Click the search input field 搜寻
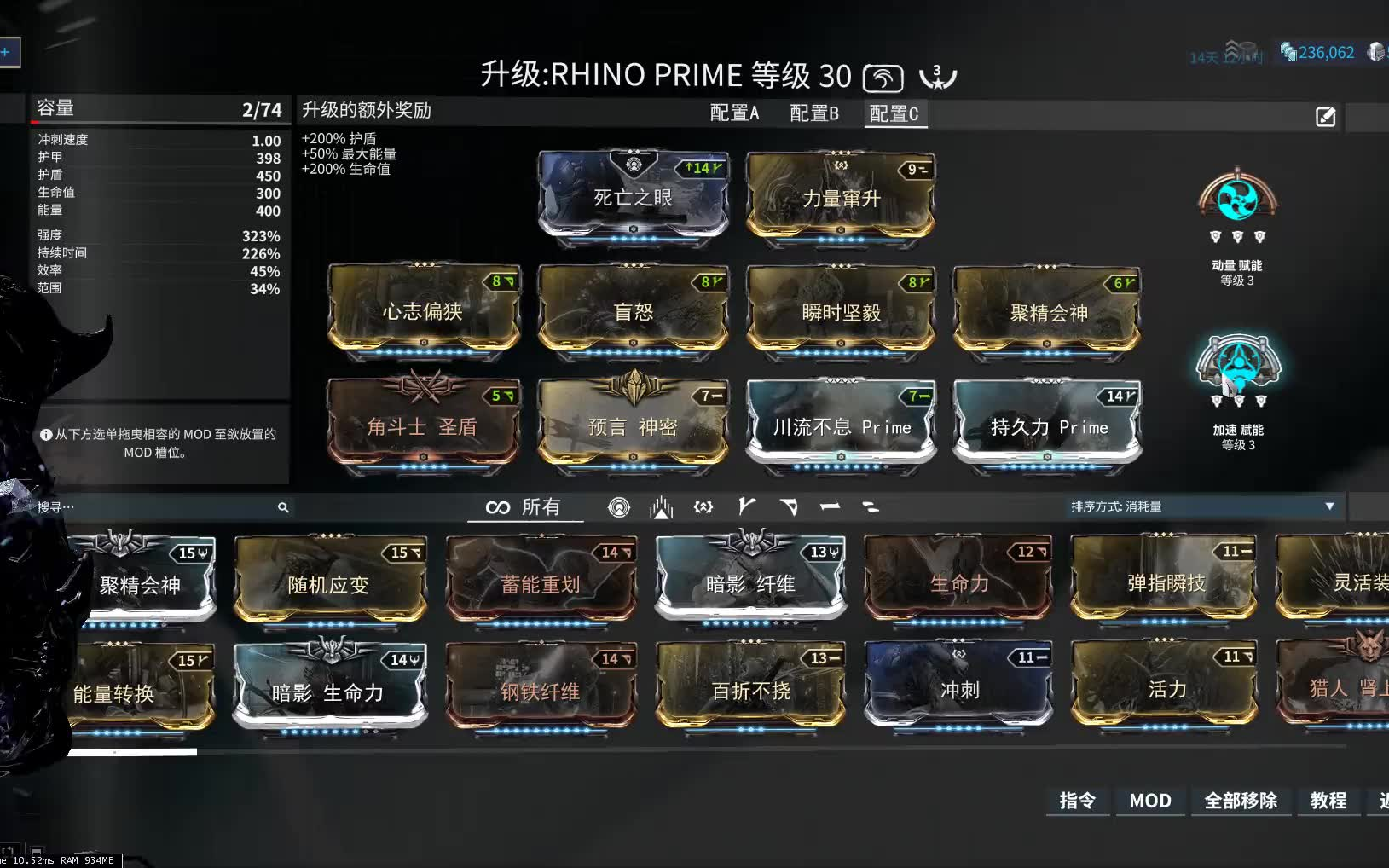Viewport: 1389px width, 868px height. [153, 506]
